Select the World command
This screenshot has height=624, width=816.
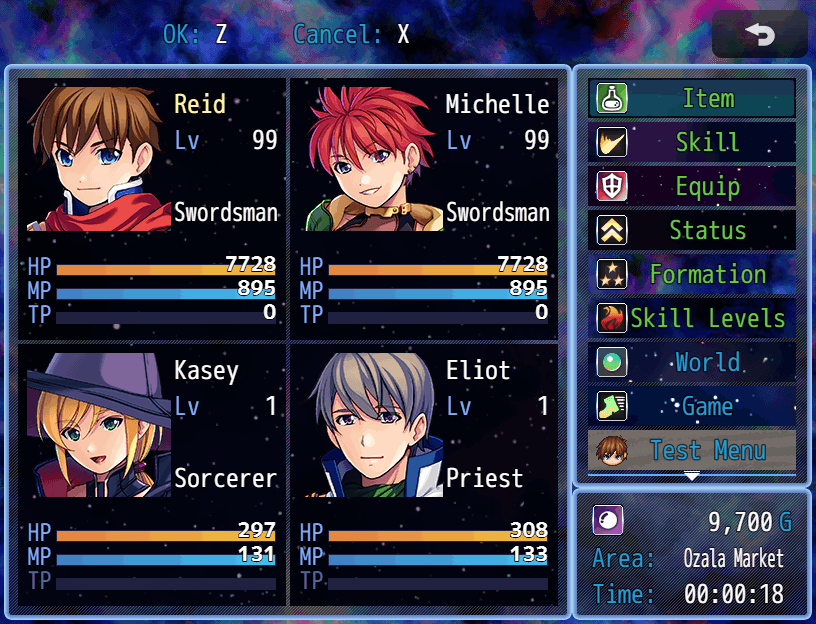point(692,362)
